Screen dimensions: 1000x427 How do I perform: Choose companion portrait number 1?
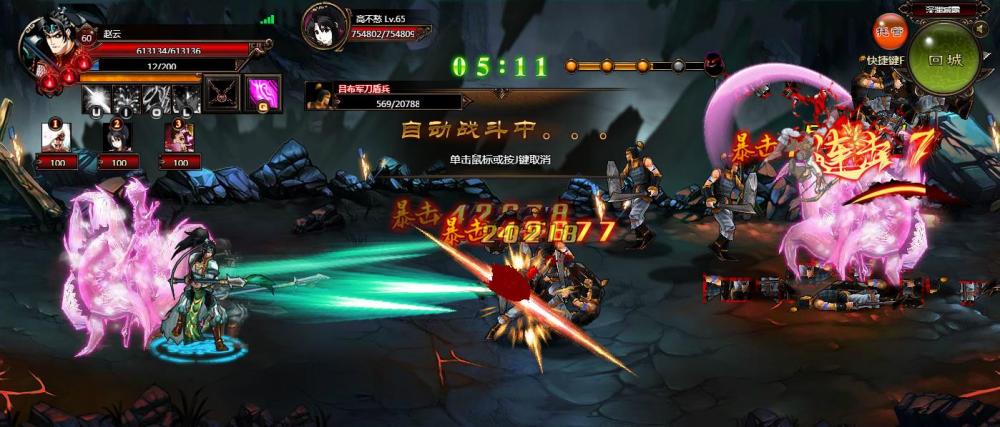pos(56,138)
